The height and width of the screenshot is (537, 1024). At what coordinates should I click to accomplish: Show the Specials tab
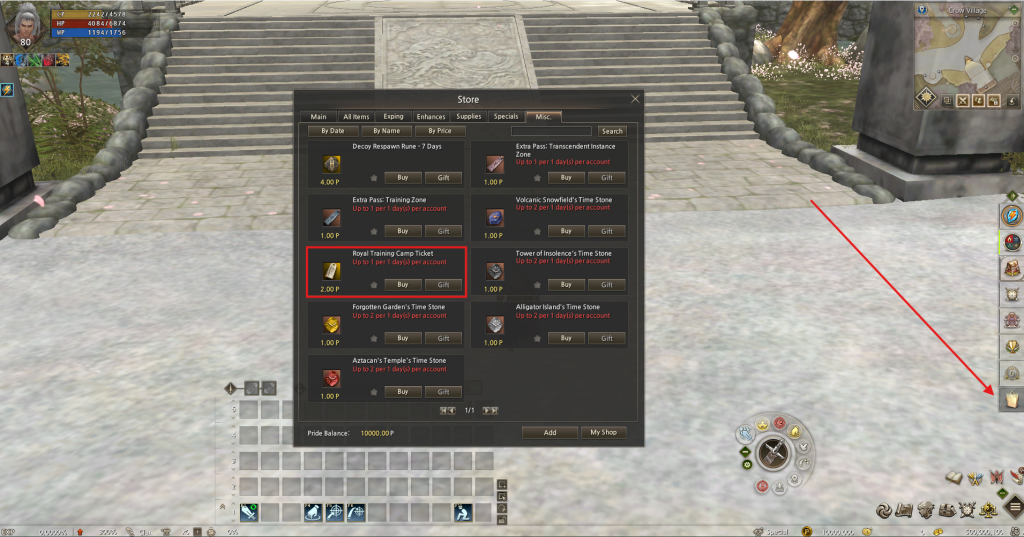(x=506, y=117)
